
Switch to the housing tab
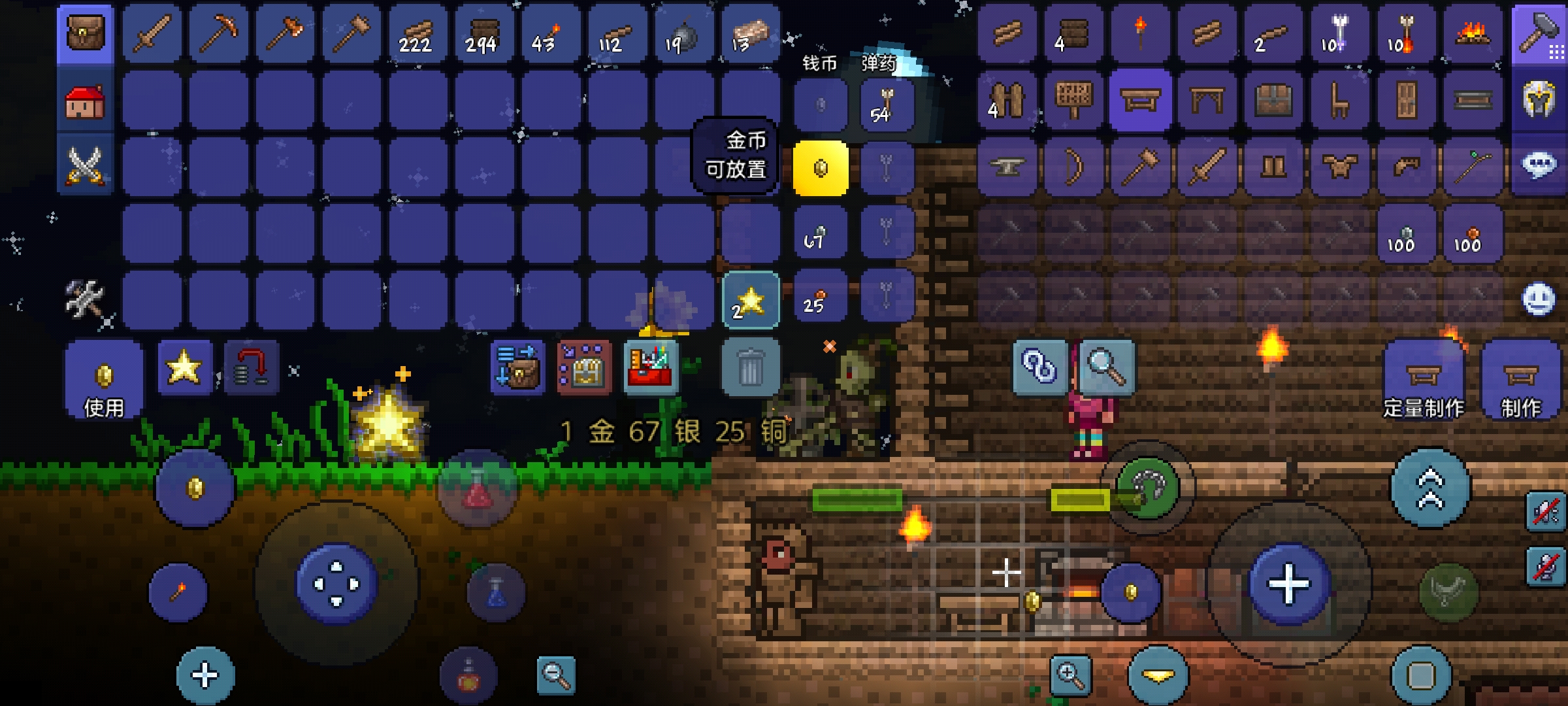click(85, 102)
